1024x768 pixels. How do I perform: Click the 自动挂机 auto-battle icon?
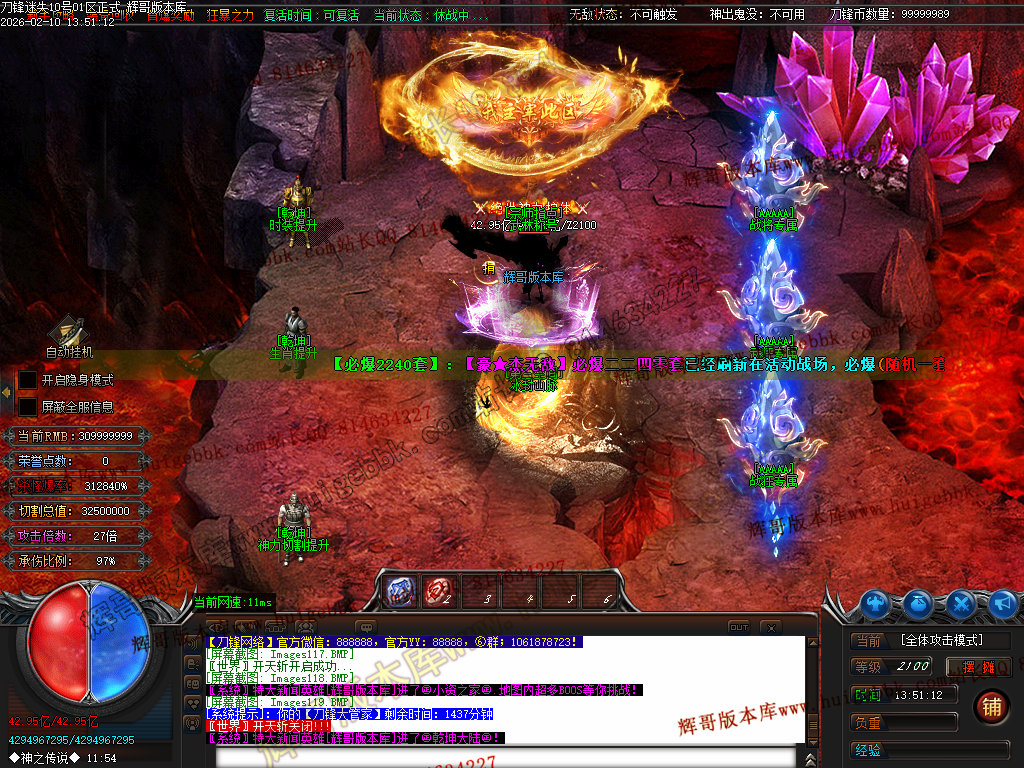click(69, 332)
